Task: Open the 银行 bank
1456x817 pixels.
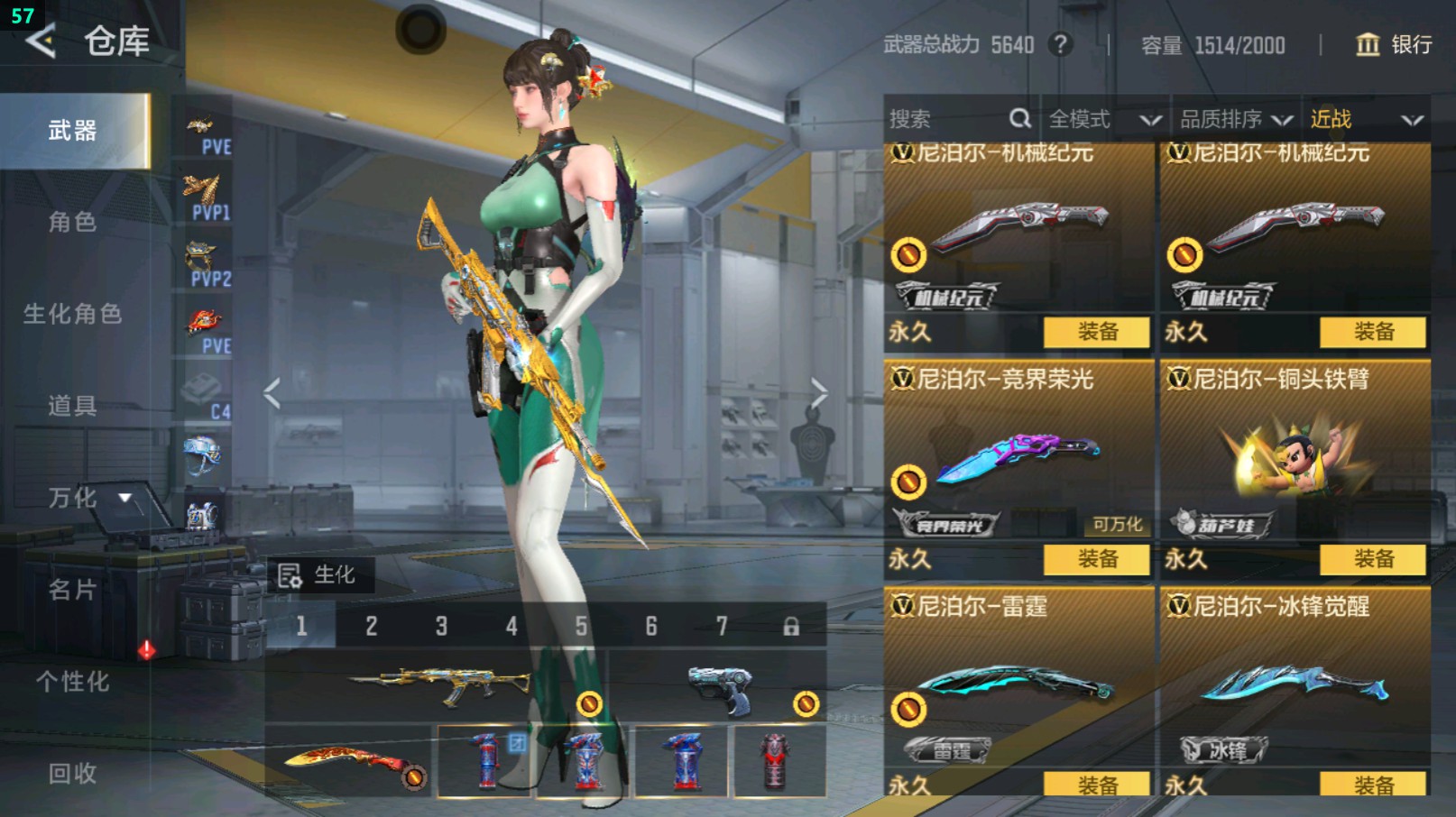Action: click(1395, 44)
